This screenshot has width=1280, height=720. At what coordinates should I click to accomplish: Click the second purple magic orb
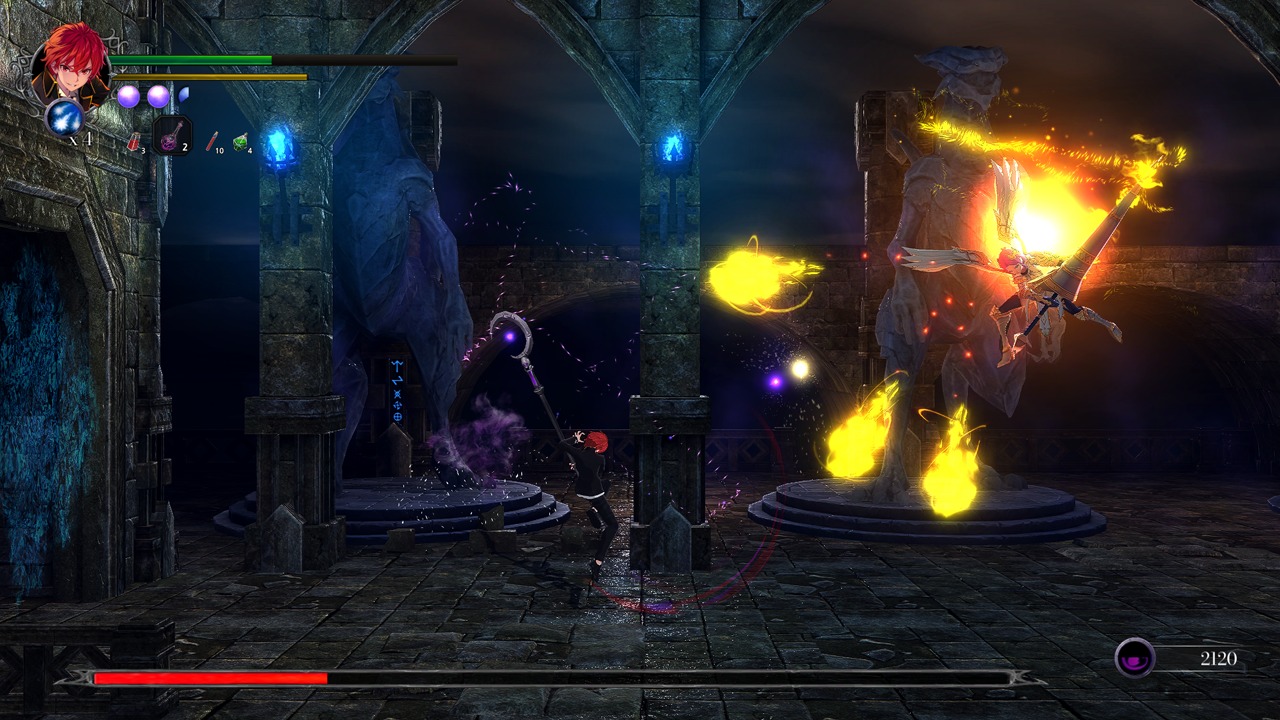coord(158,96)
